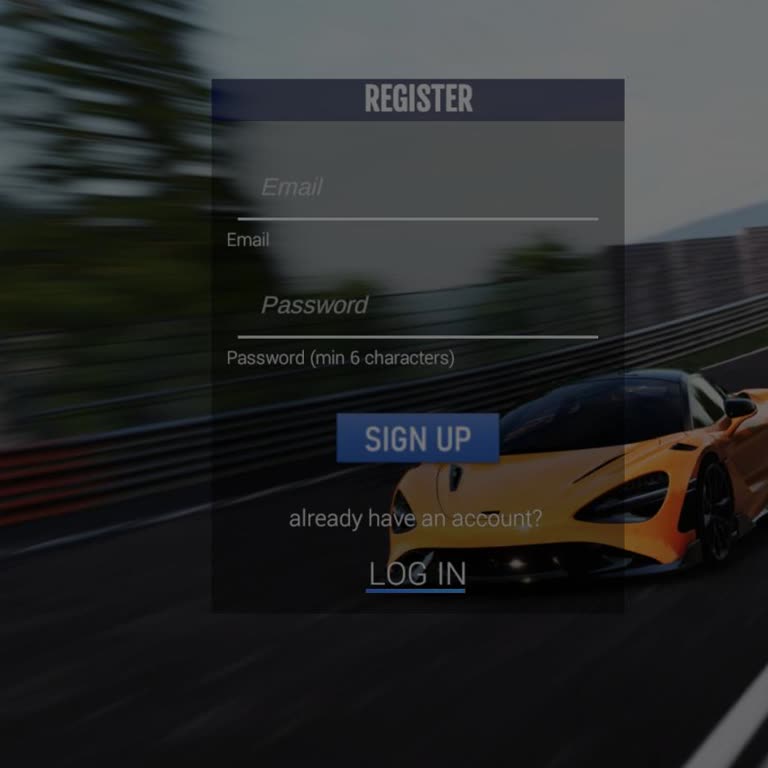The image size is (768, 768).
Task: Click the Email input field
Action: click(417, 188)
